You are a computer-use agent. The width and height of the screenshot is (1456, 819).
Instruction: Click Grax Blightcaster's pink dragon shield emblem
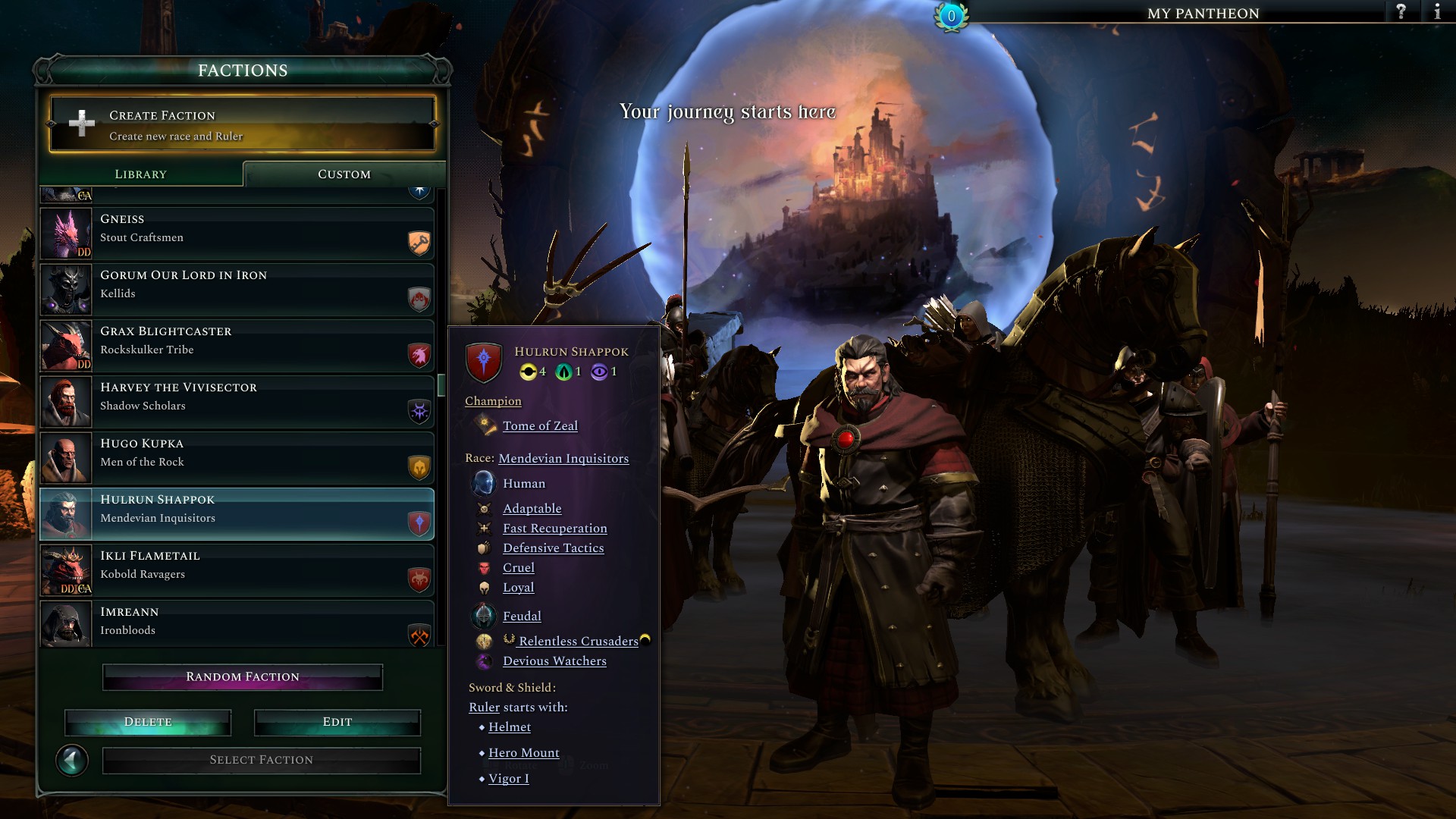(418, 356)
